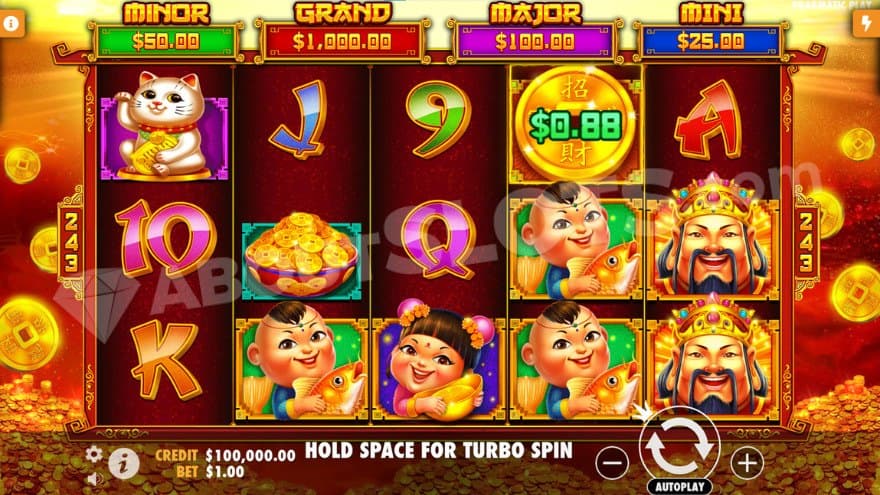Image resolution: width=880 pixels, height=495 pixels.
Task: Decrease the bet with the minus button
Action: coord(613,462)
